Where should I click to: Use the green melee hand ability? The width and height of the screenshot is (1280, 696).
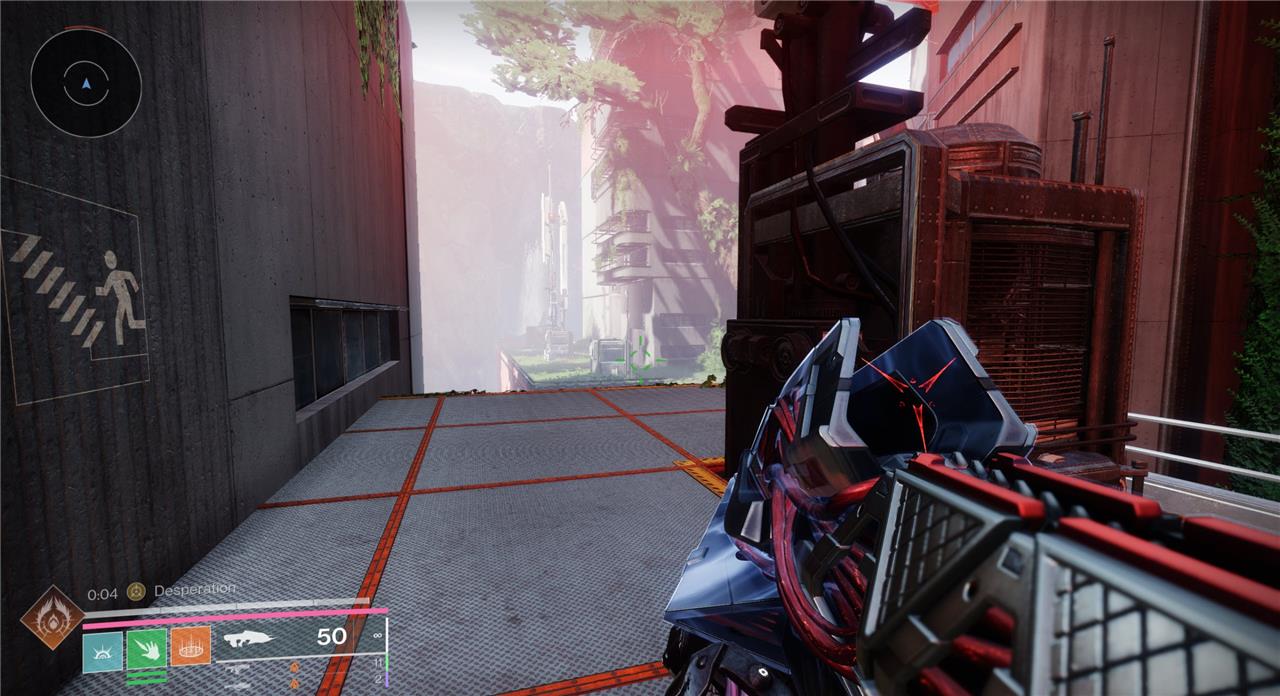click(x=146, y=648)
